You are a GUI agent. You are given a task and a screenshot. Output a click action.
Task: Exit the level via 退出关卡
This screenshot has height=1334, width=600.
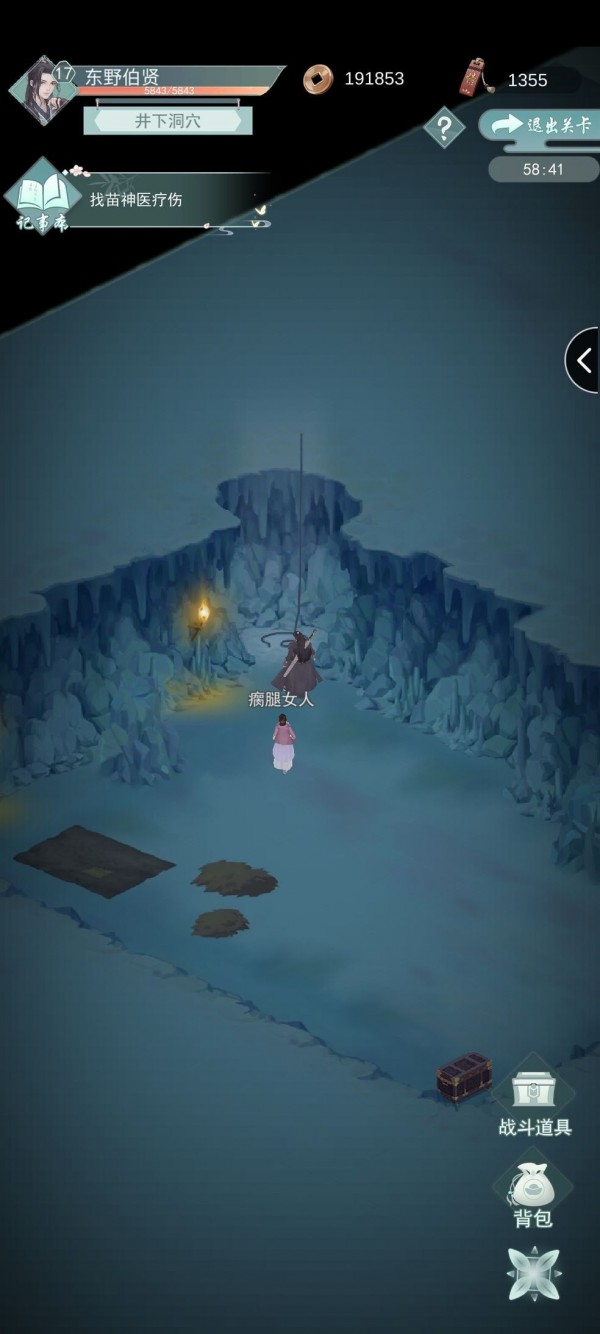[x=541, y=125]
